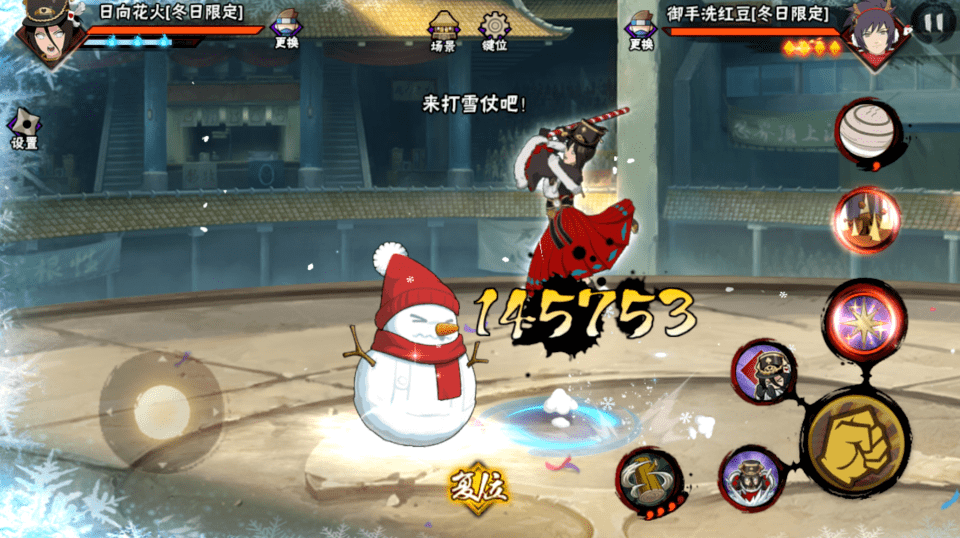Pause the match with the pause button
Viewport: 960px width, 538px height.
[x=934, y=22]
